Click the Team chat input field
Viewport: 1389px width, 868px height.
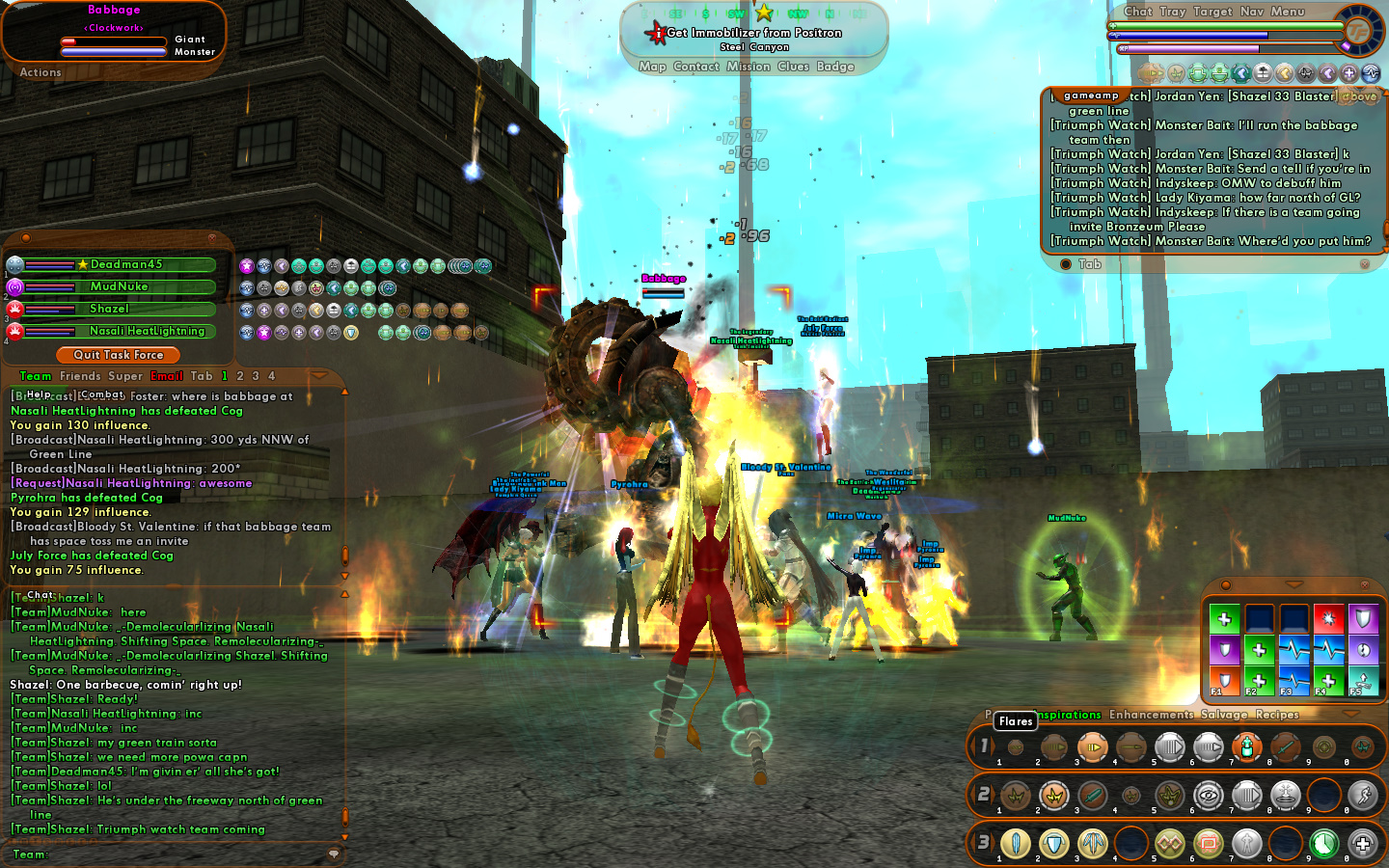tap(183, 854)
